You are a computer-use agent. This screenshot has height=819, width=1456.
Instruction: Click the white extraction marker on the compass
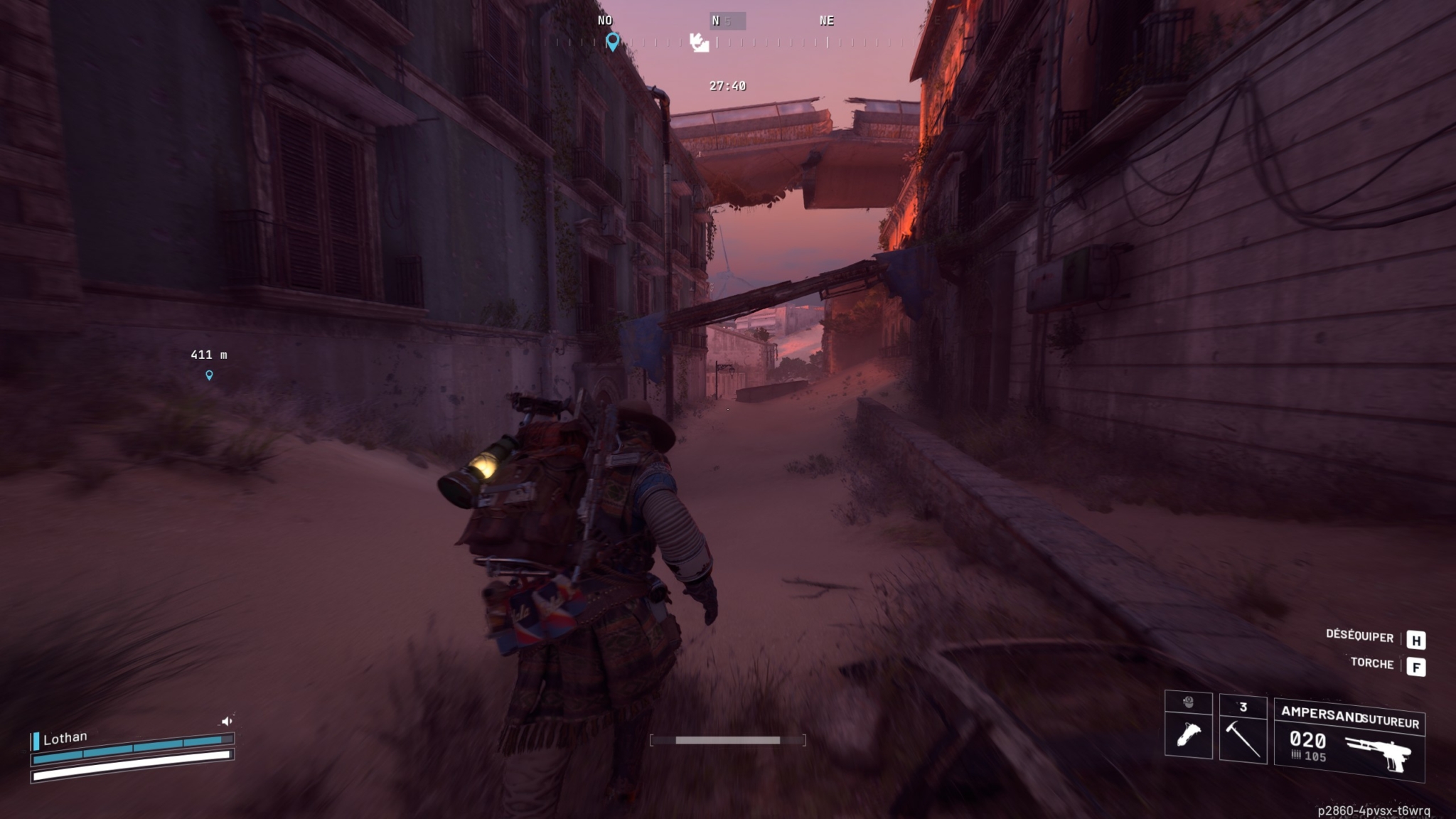click(700, 44)
